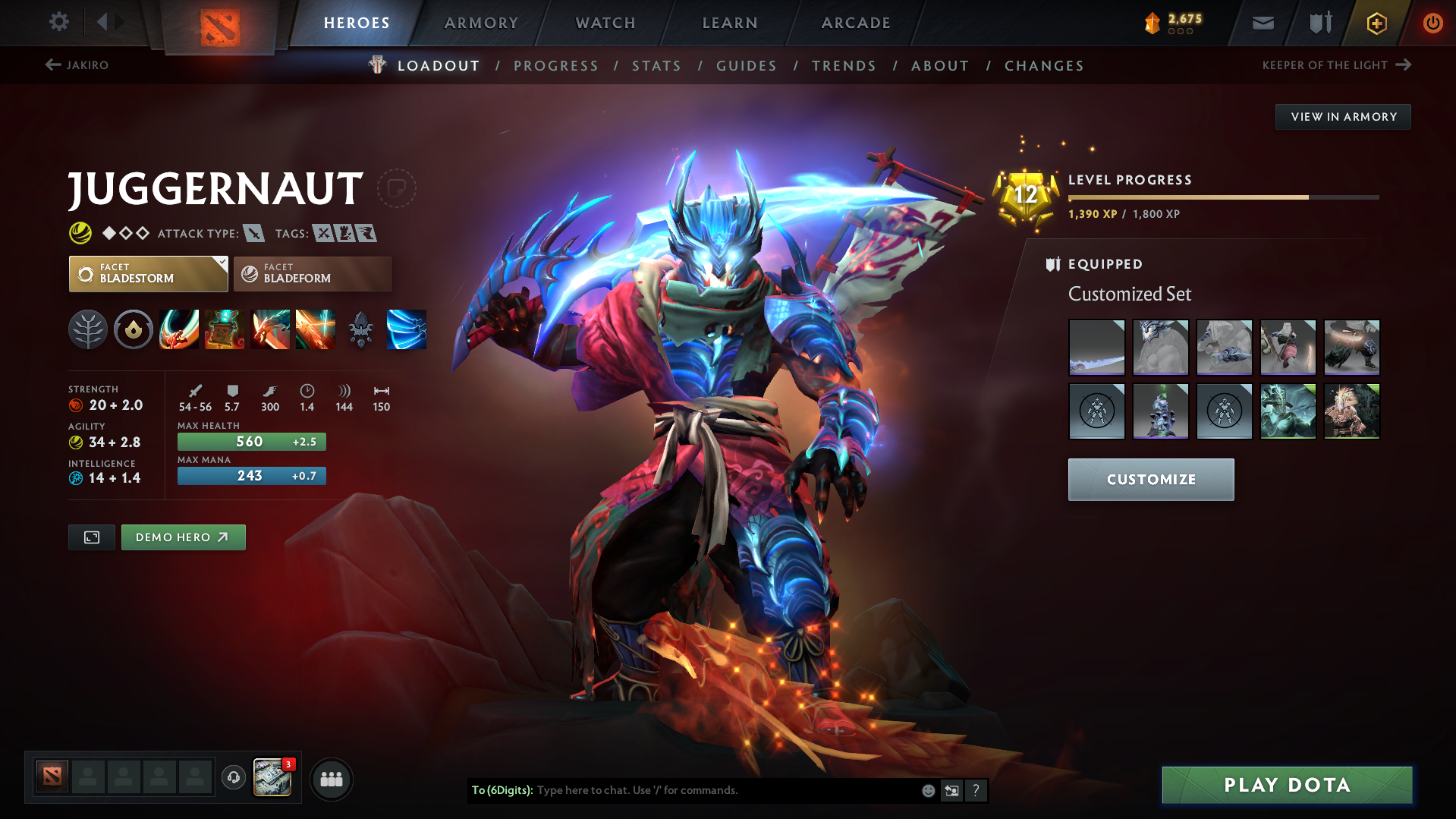Open Dota Plus hexagon icon
Viewport: 1456px width, 819px height.
pyautogui.click(x=1375, y=23)
